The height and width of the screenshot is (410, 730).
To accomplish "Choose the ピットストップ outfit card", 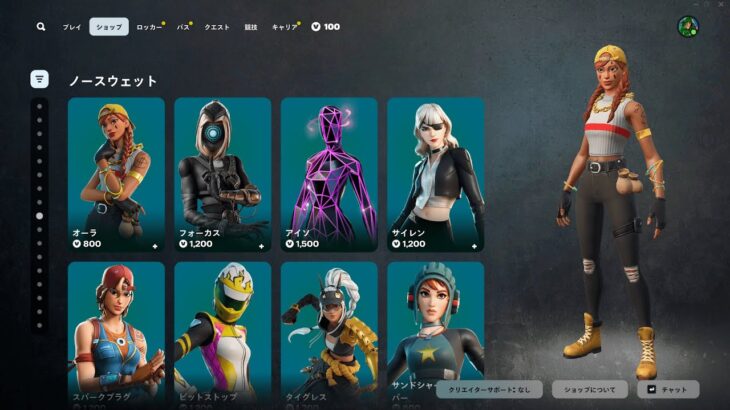I will click(223, 335).
